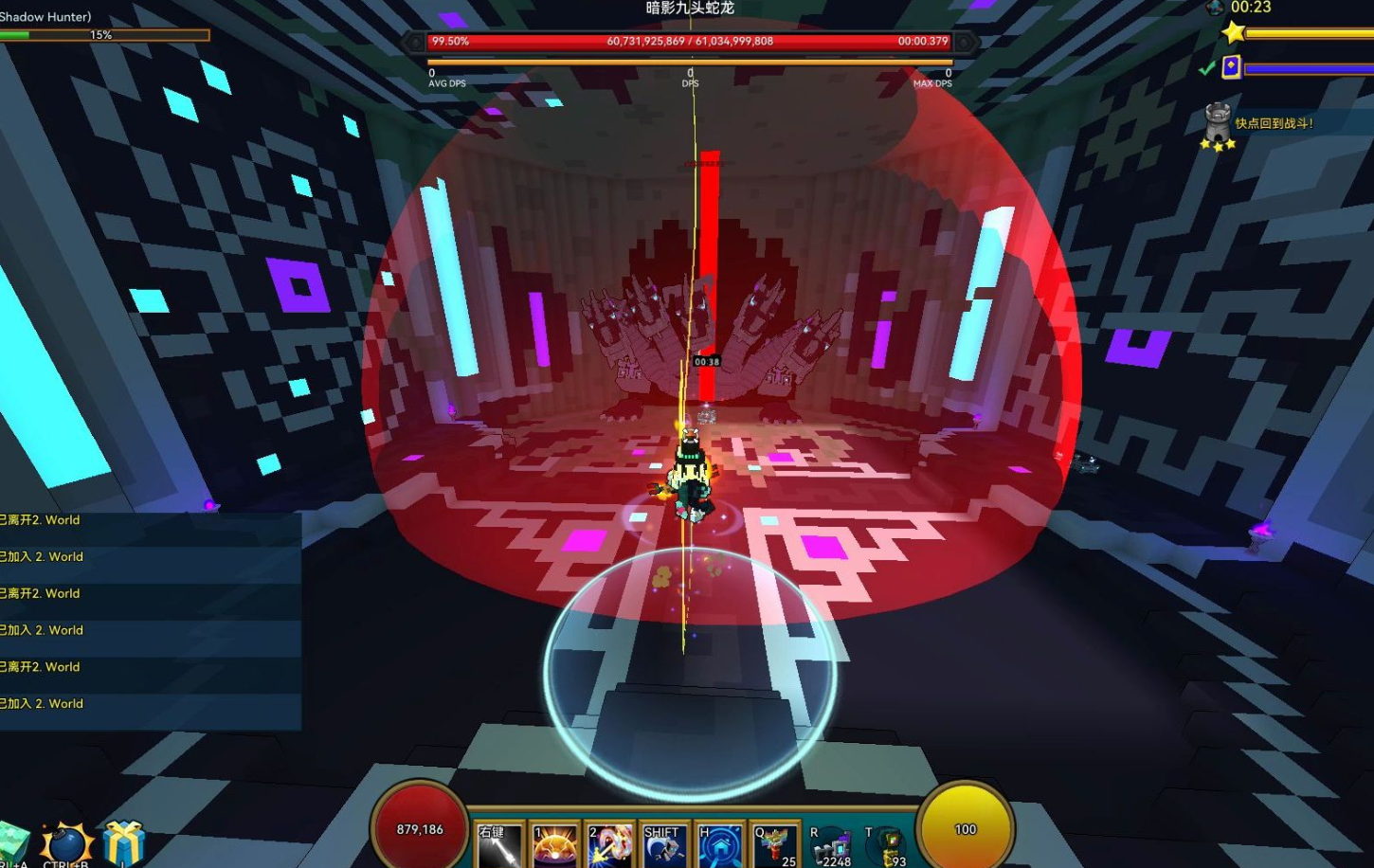Screen dimensions: 1374x868
Task: Activate the glowing dome ability in slot 1
Action: (554, 844)
